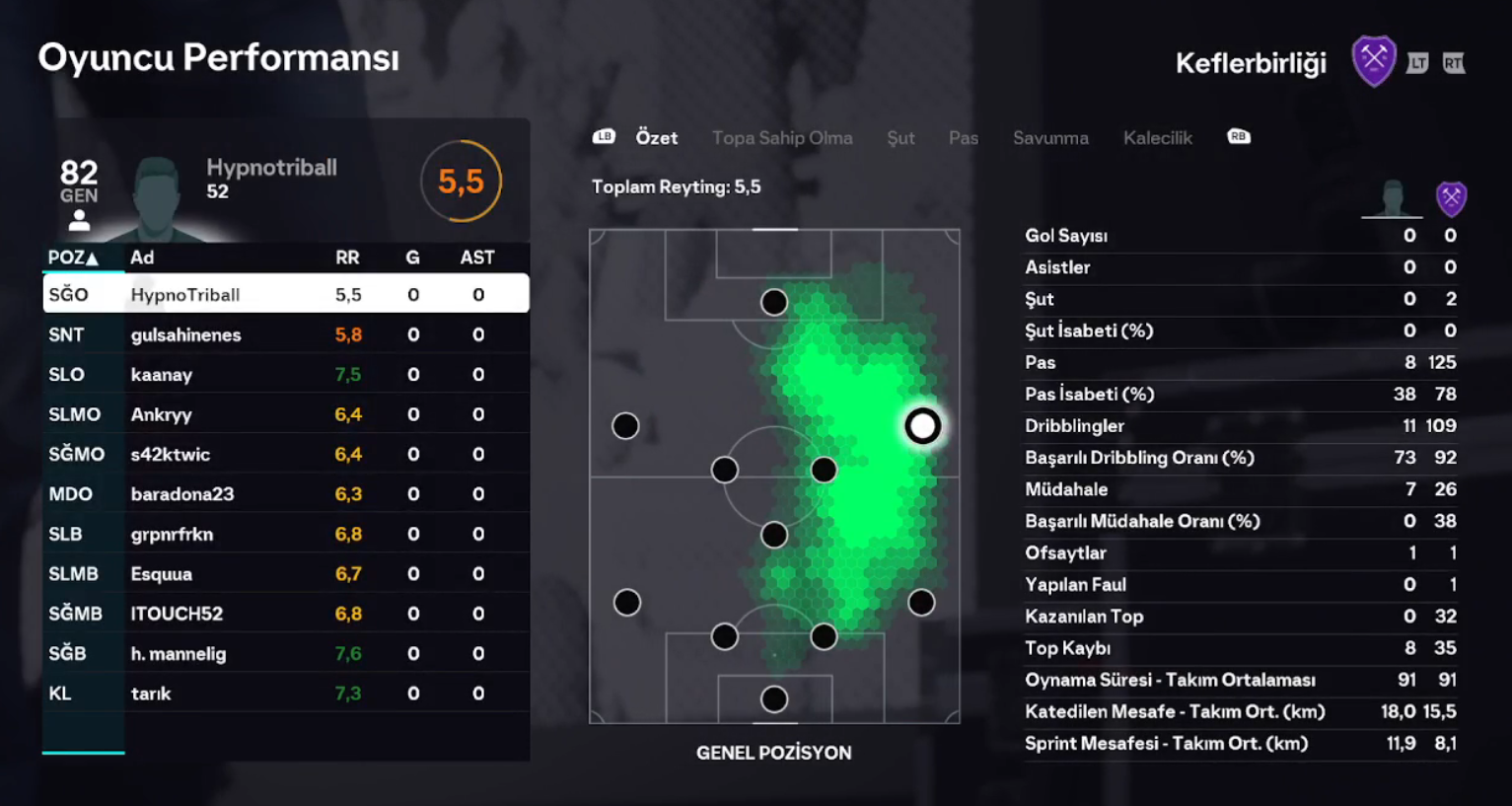Viewport: 1512px width, 806px height.
Task: Select goalkeeper tarık's row
Action: tap(286, 694)
